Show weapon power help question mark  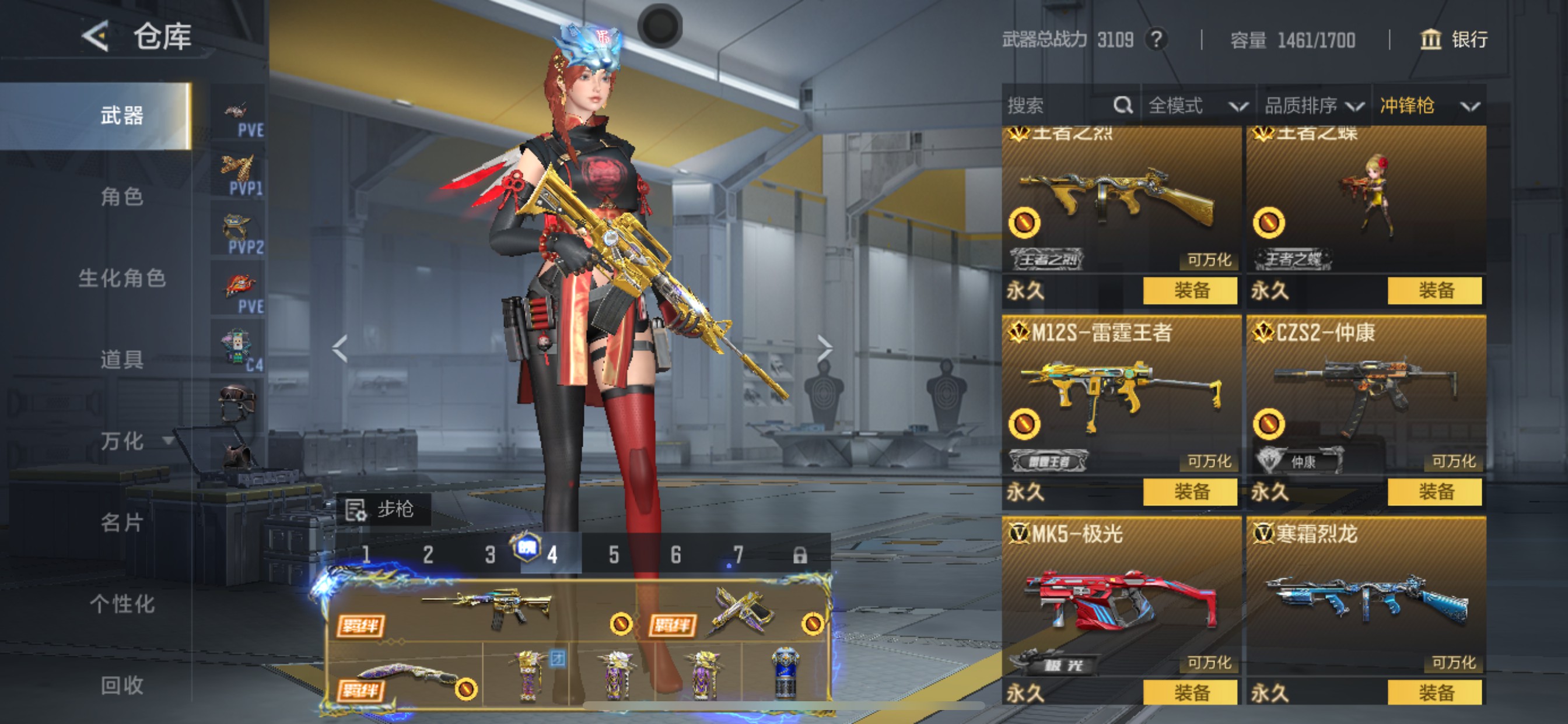(x=1156, y=40)
